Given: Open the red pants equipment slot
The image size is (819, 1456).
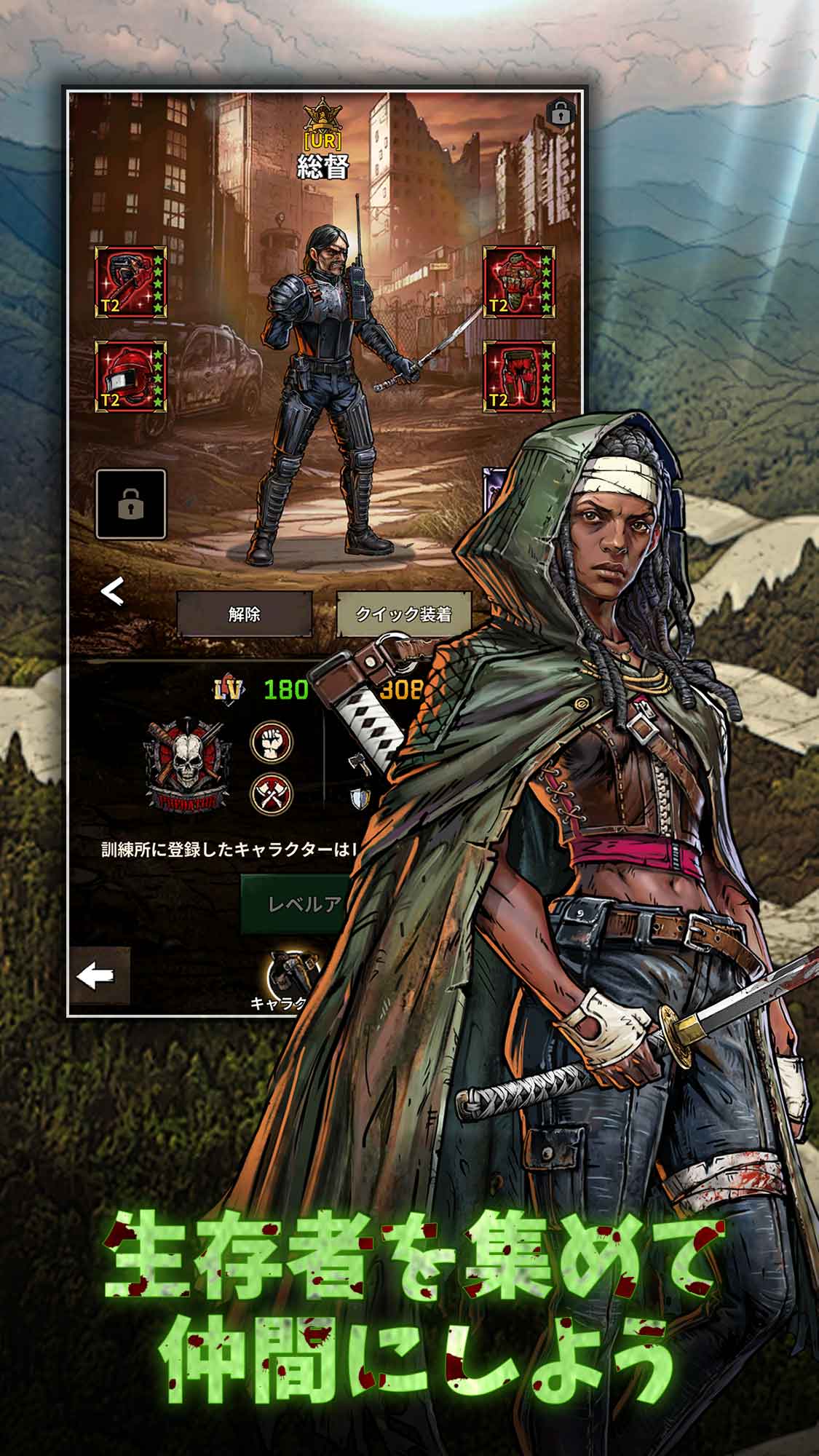Looking at the screenshot, I should pos(519,376).
